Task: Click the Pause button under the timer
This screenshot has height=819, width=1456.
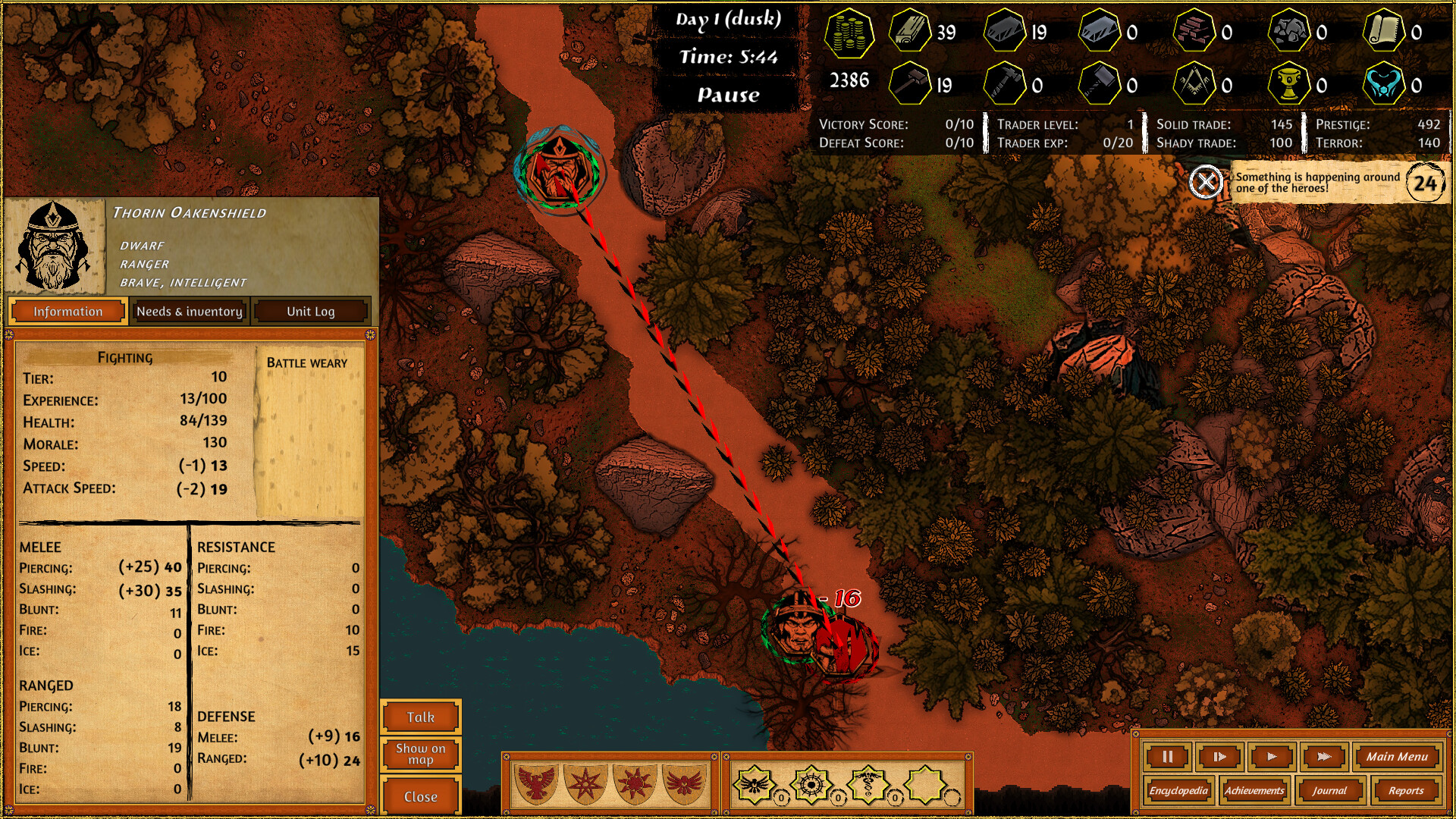Action: 728,95
